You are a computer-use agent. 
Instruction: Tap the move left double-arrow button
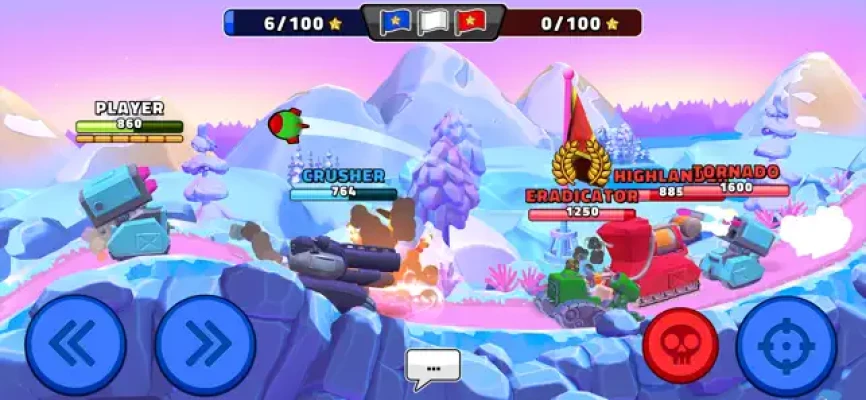[x=75, y=345]
